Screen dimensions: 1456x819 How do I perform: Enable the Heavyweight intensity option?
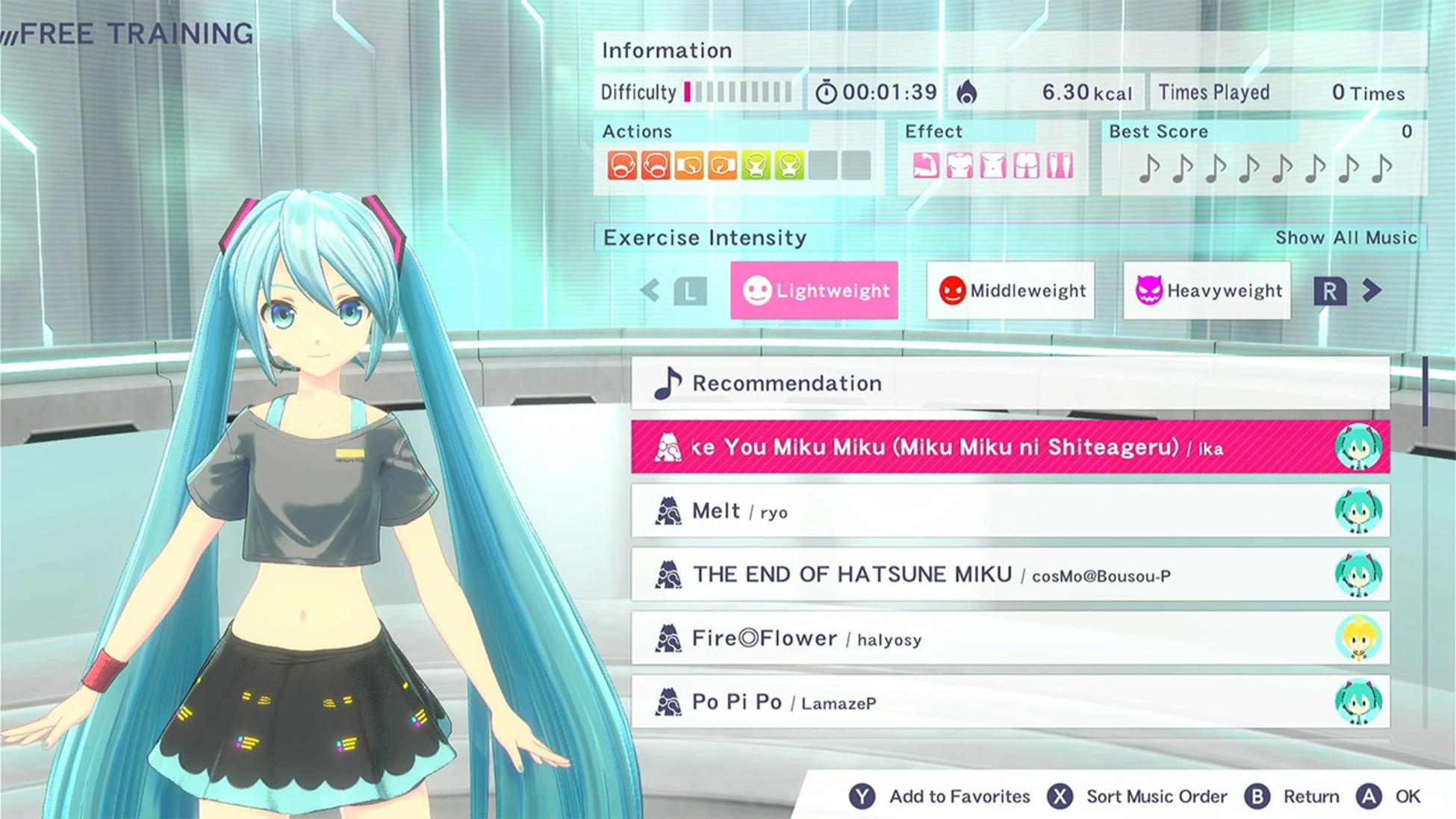1207,290
